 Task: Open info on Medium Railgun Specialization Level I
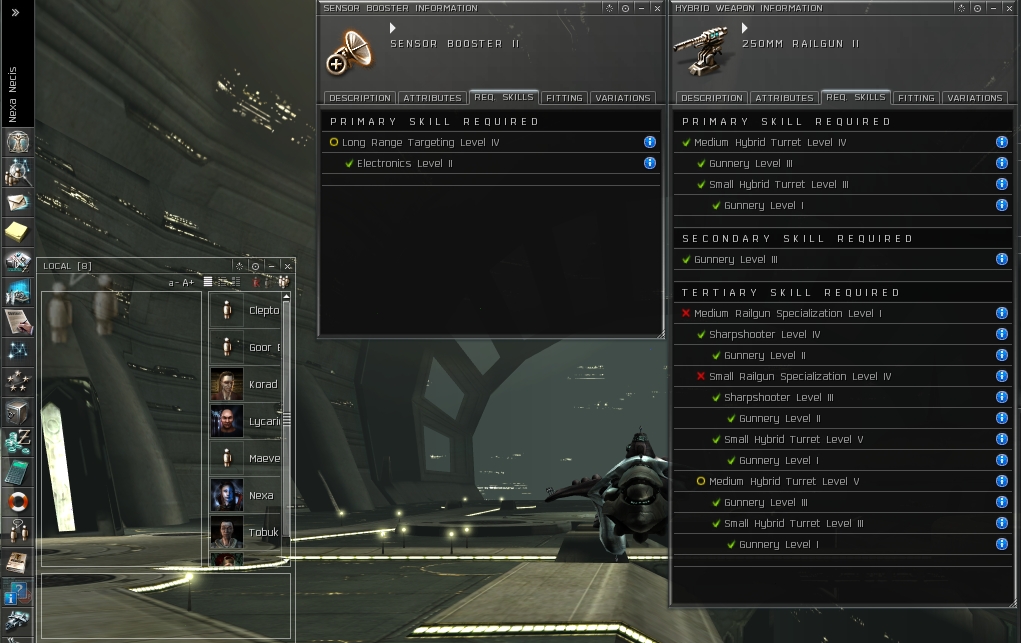[1002, 313]
